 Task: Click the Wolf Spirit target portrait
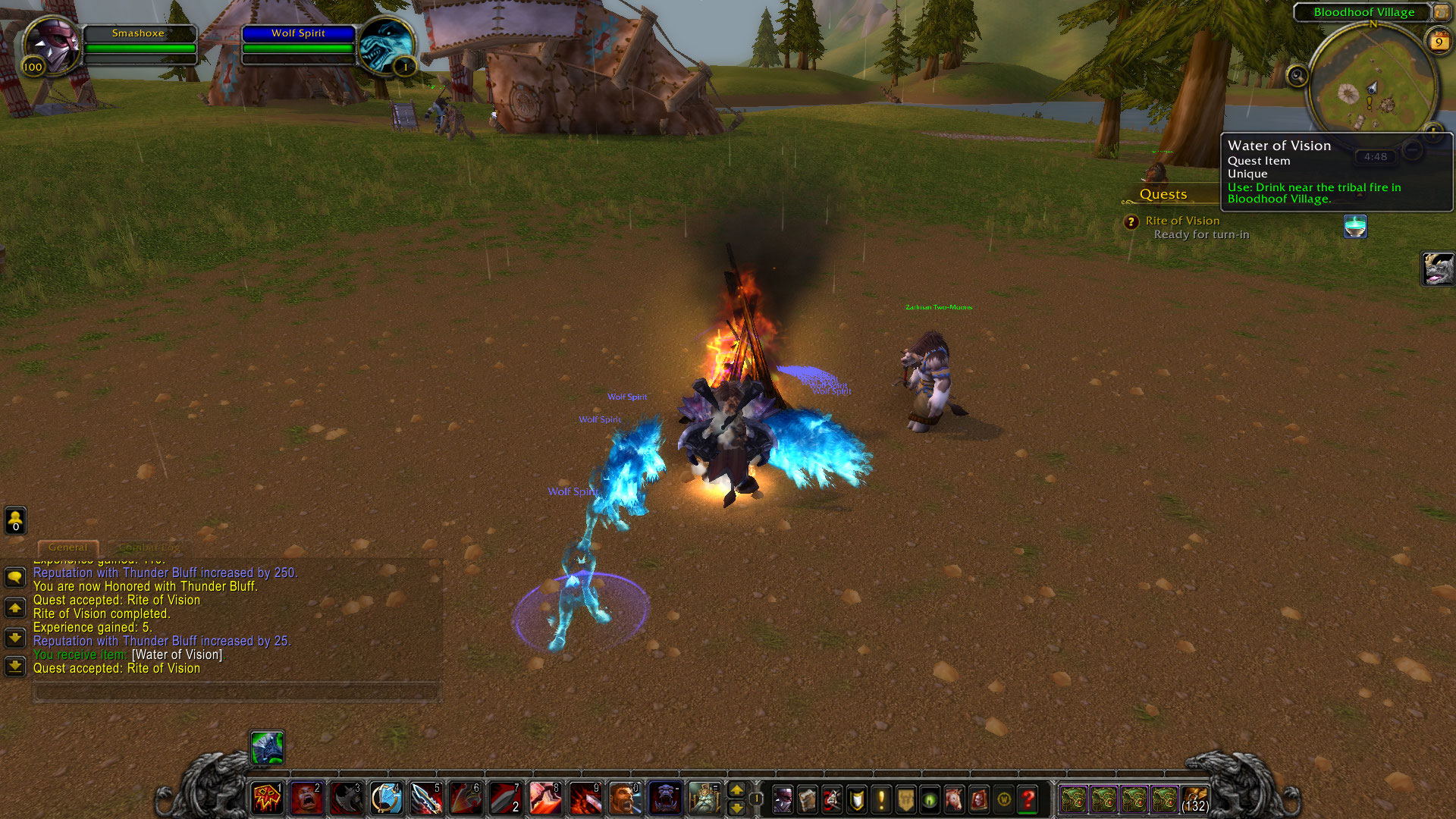[385, 45]
